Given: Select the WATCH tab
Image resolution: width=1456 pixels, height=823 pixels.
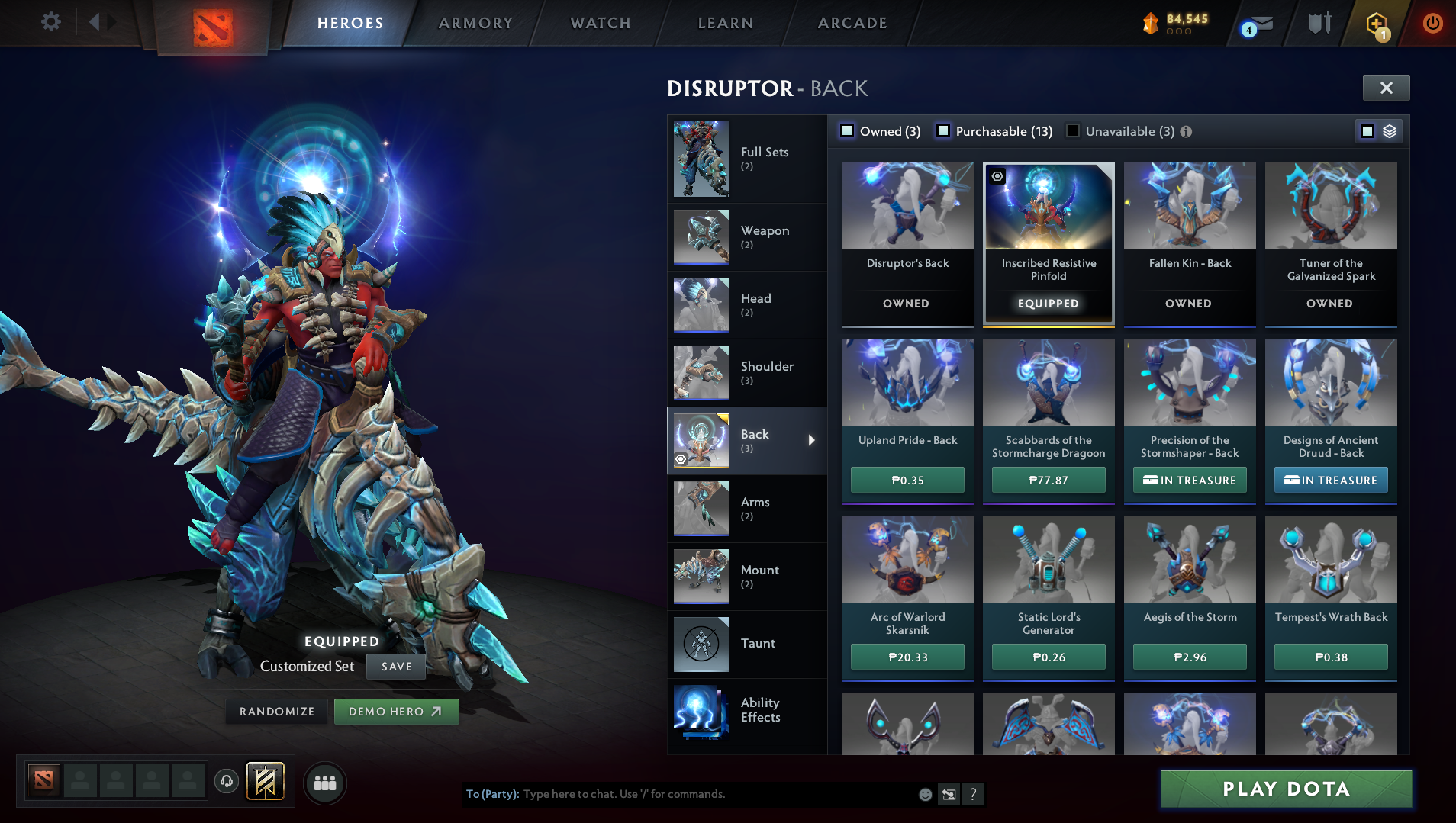Looking at the screenshot, I should click(600, 23).
